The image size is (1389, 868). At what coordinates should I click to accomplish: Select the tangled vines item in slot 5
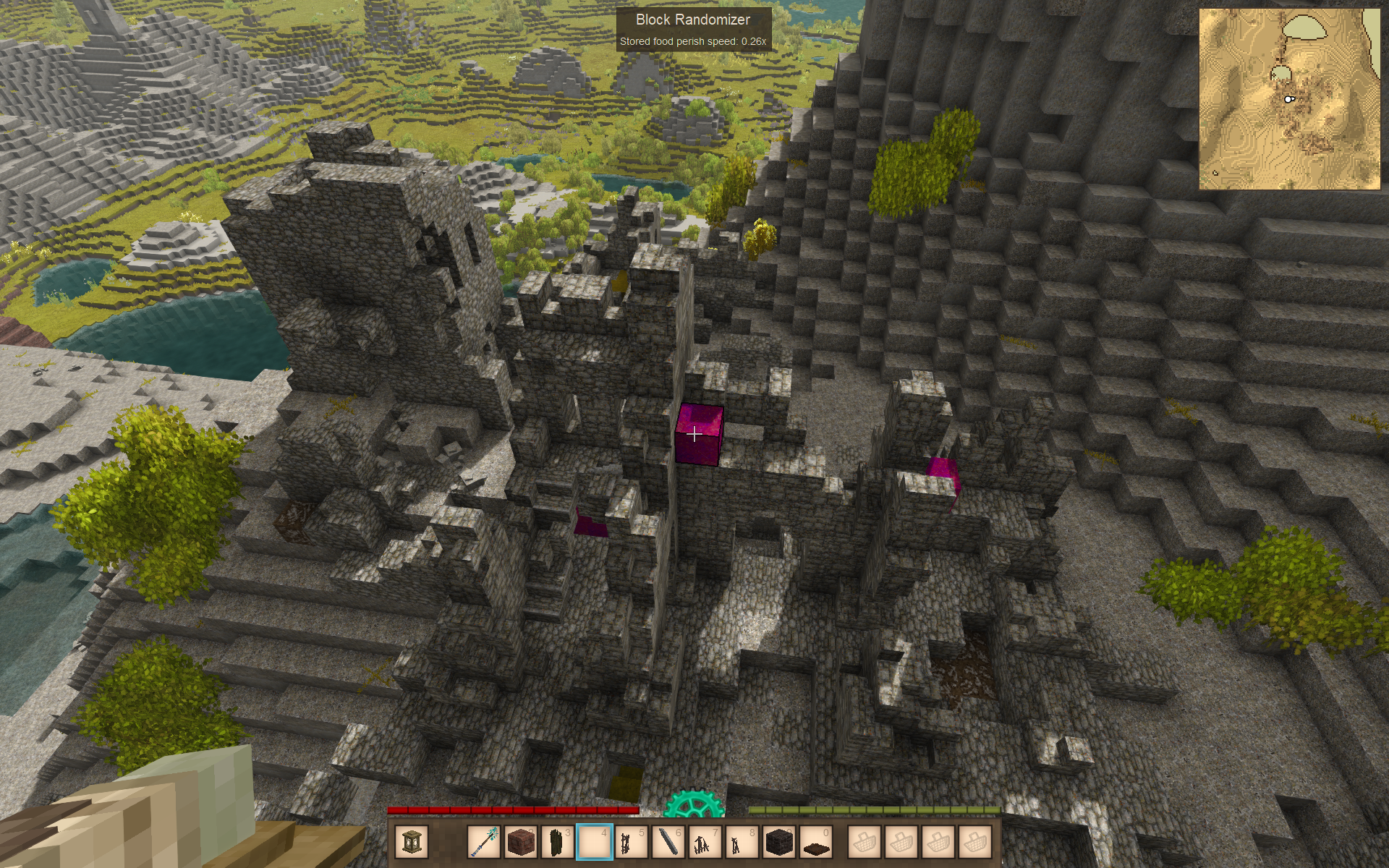tap(632, 842)
